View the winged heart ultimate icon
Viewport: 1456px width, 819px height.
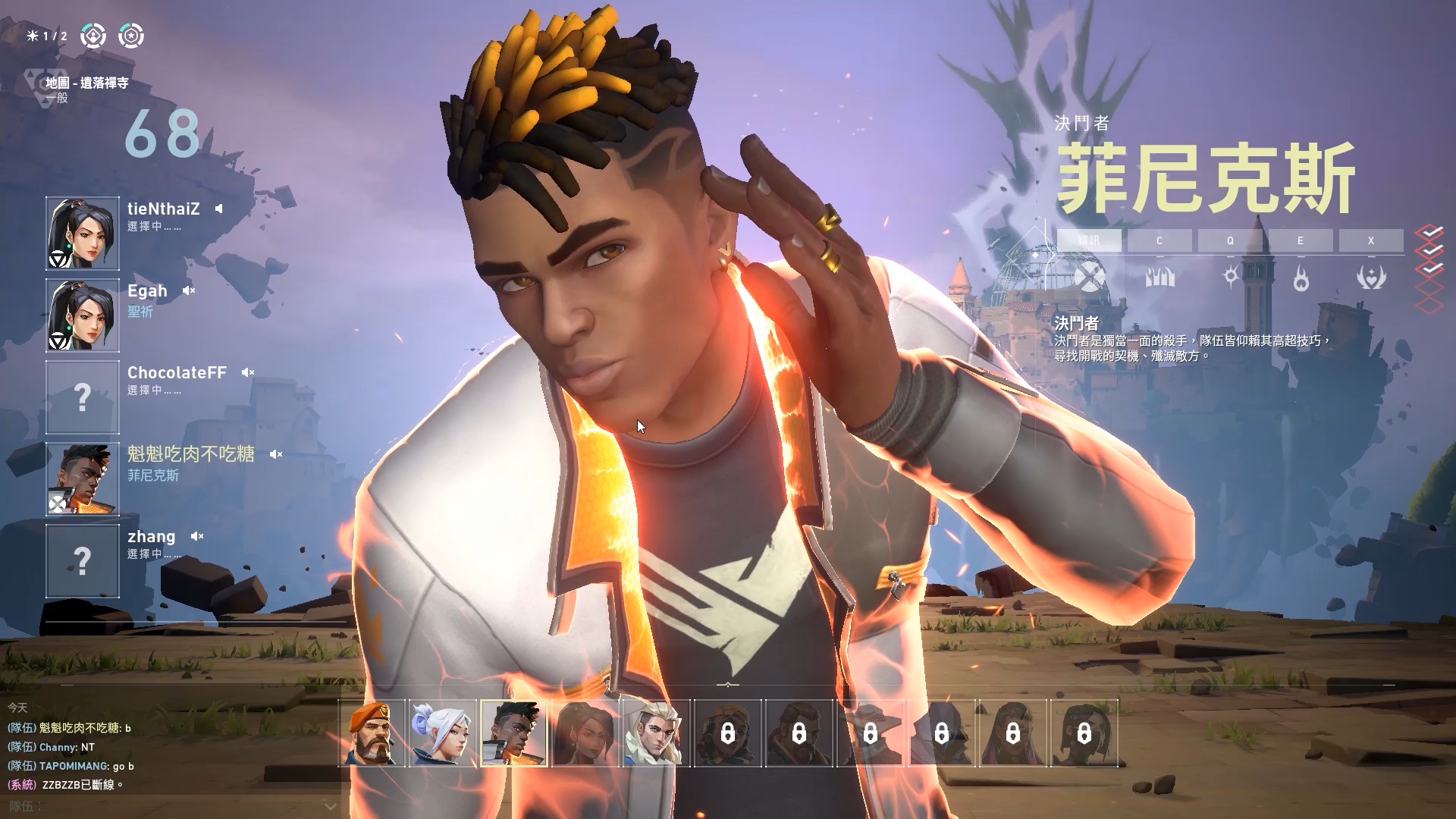click(1371, 278)
